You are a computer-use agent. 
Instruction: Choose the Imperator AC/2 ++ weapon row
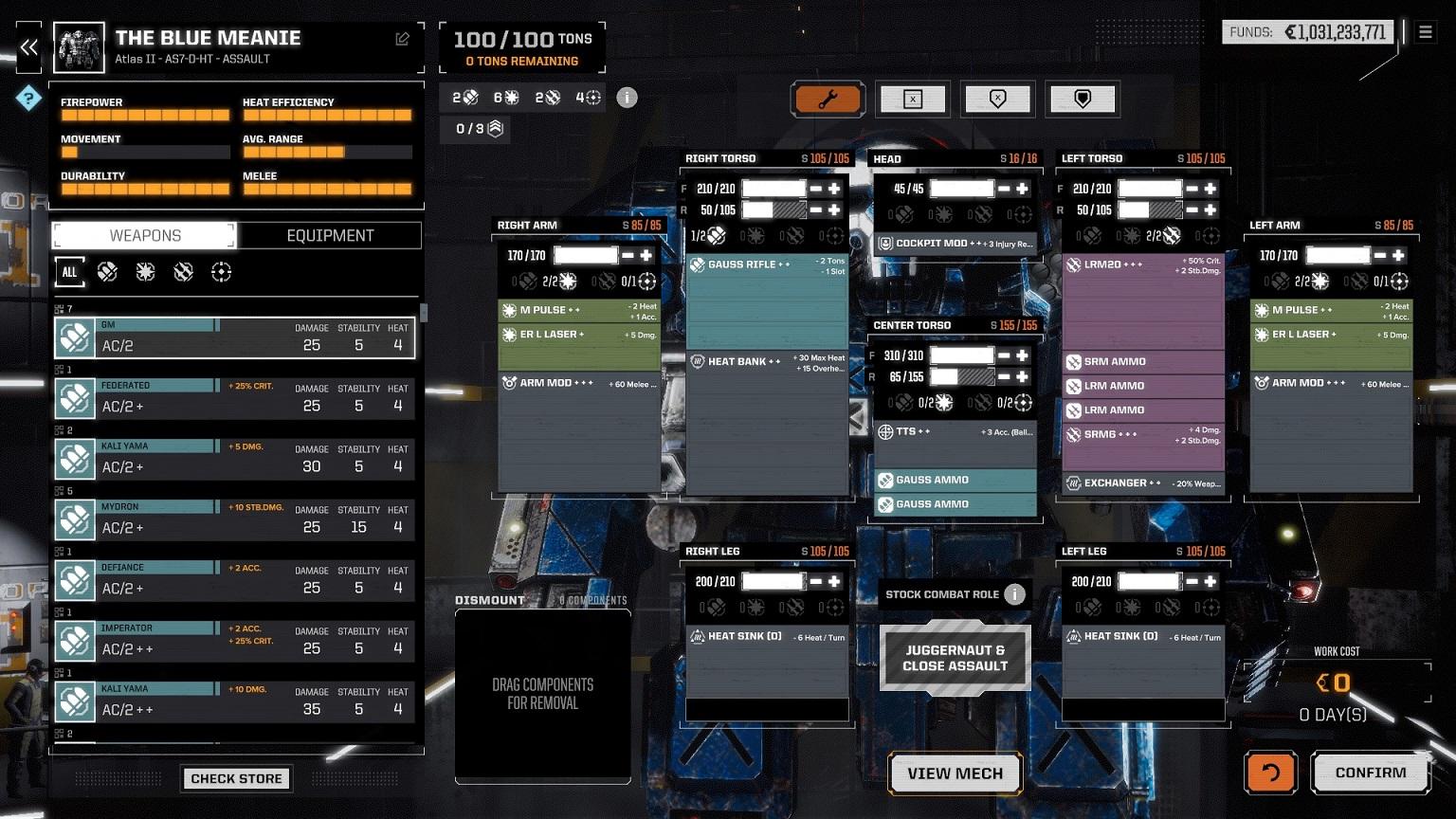[x=234, y=641]
